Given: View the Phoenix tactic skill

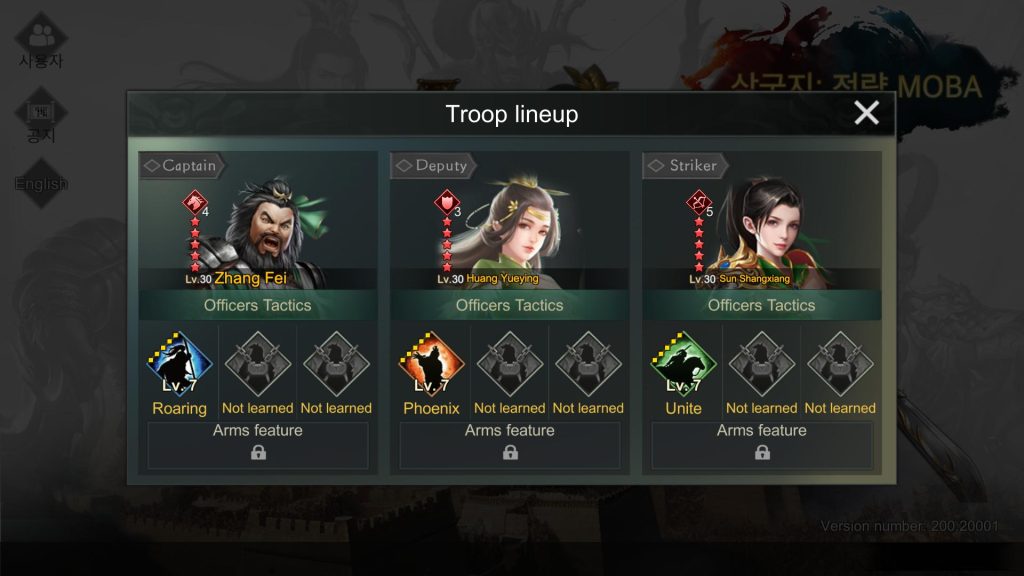Looking at the screenshot, I should tap(431, 365).
